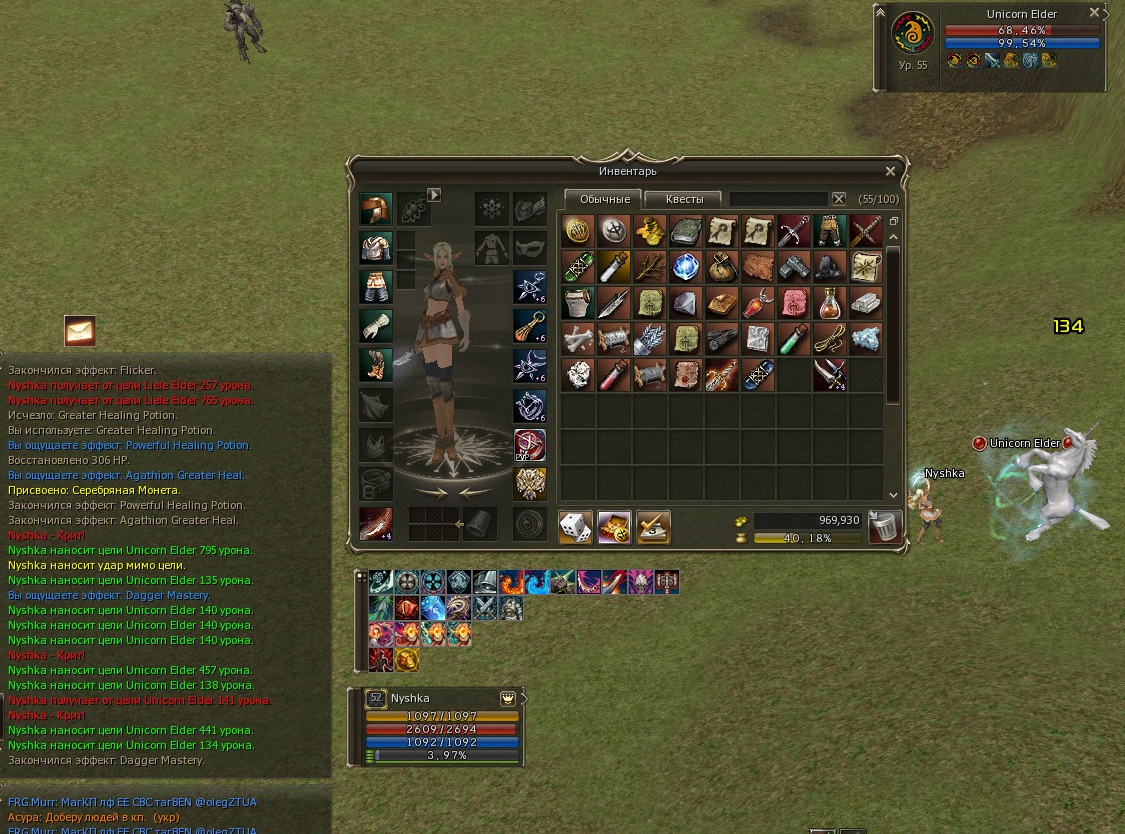
Task: Click the checkmark sort button
Action: point(652,526)
